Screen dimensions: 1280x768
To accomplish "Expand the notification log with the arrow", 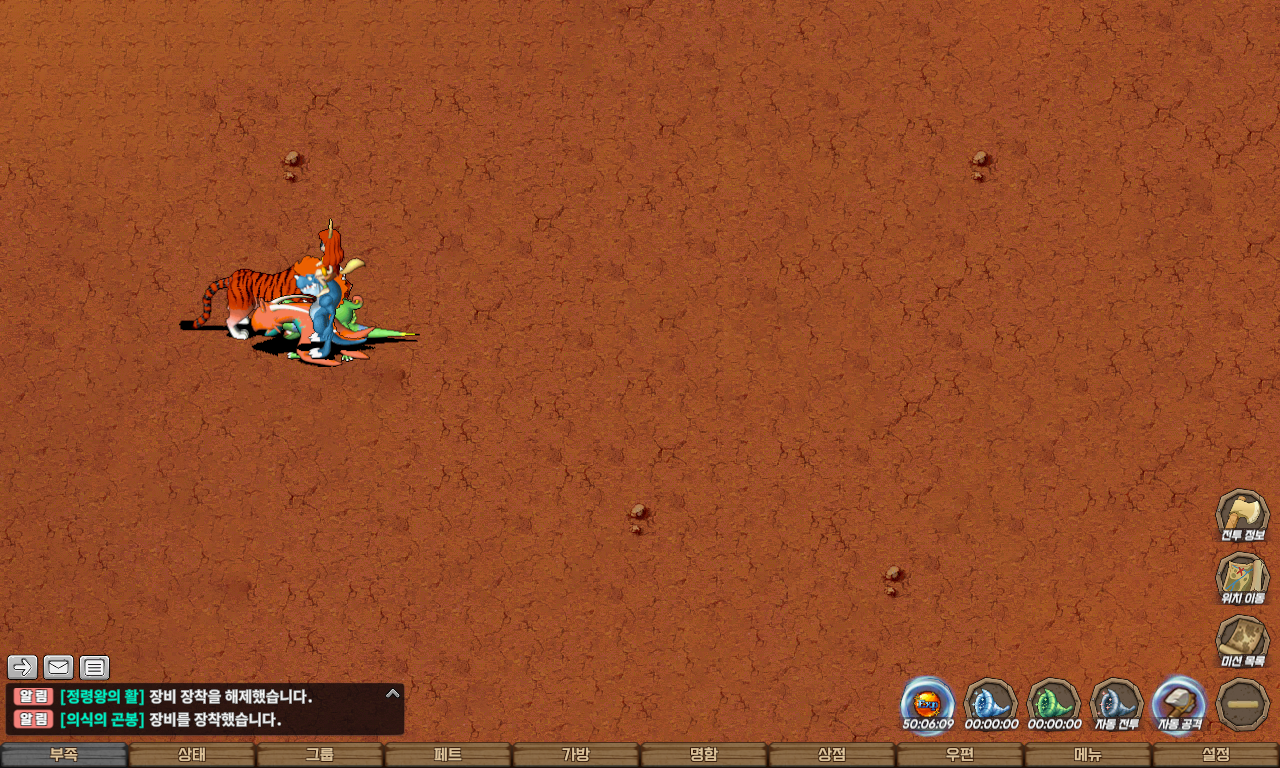I will pos(393,693).
